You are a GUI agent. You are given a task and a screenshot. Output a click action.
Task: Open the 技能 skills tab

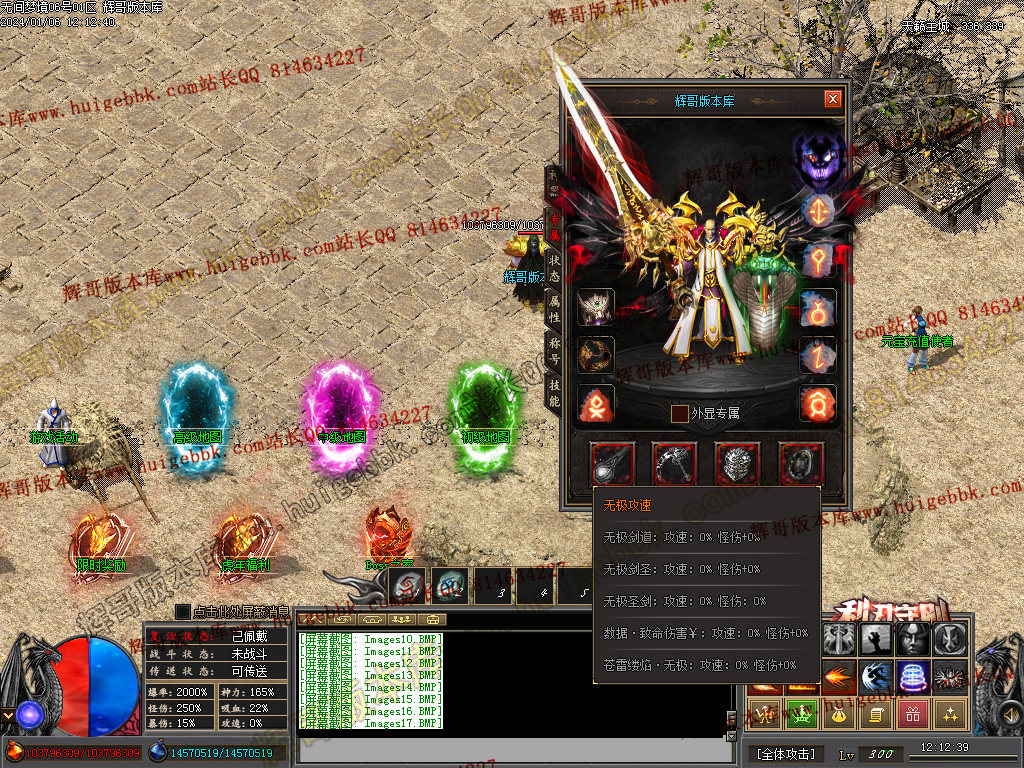[x=554, y=393]
